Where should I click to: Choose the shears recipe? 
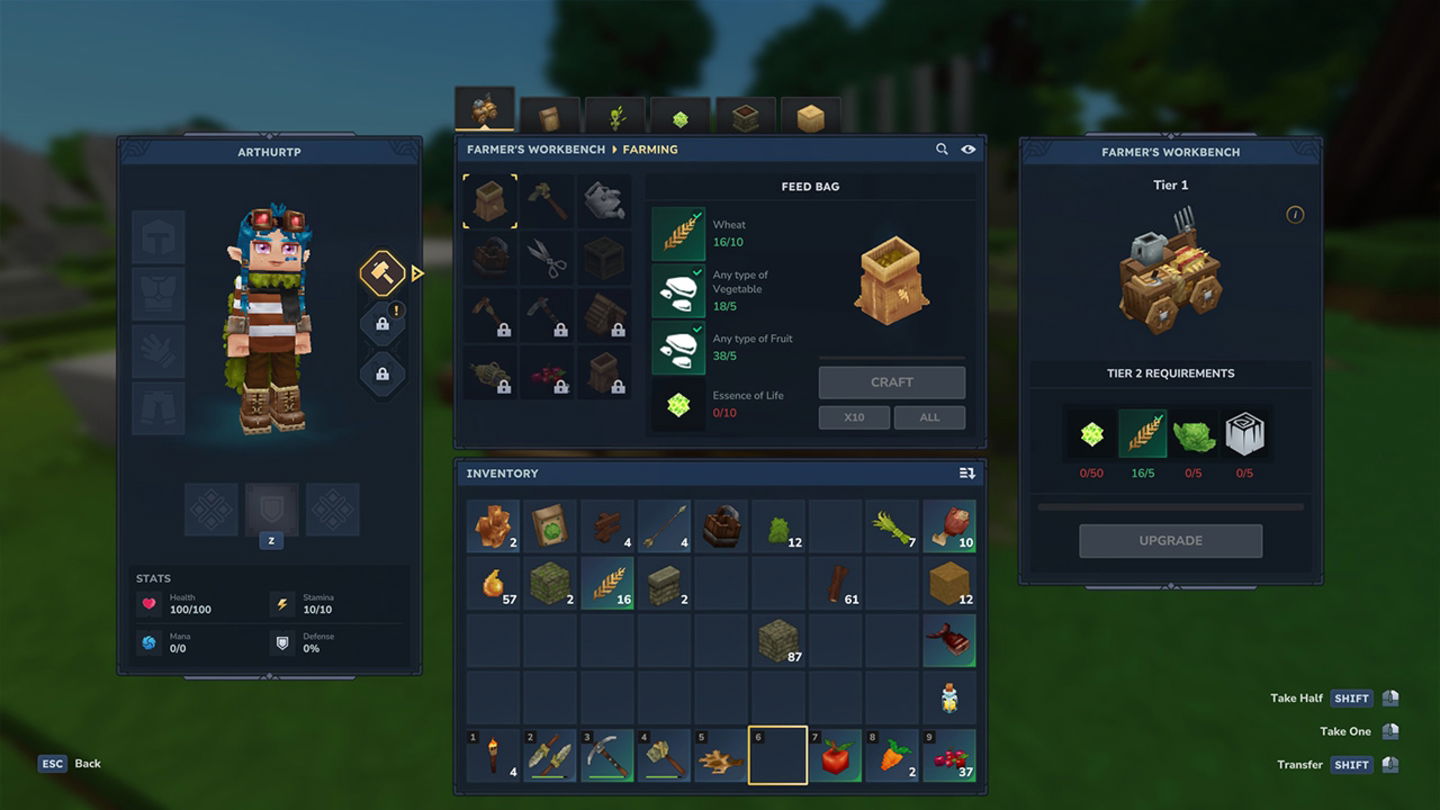pyautogui.click(x=547, y=258)
